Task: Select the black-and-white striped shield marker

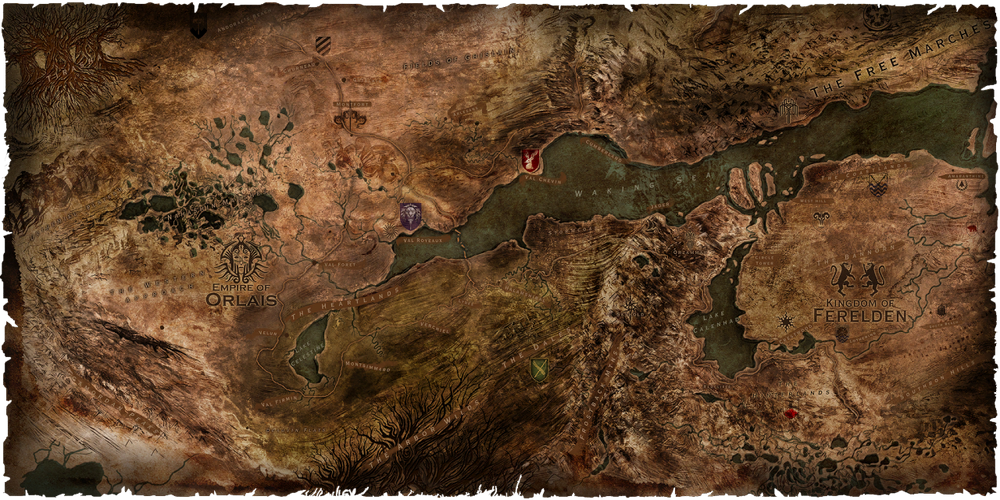Action: pyautogui.click(x=321, y=44)
